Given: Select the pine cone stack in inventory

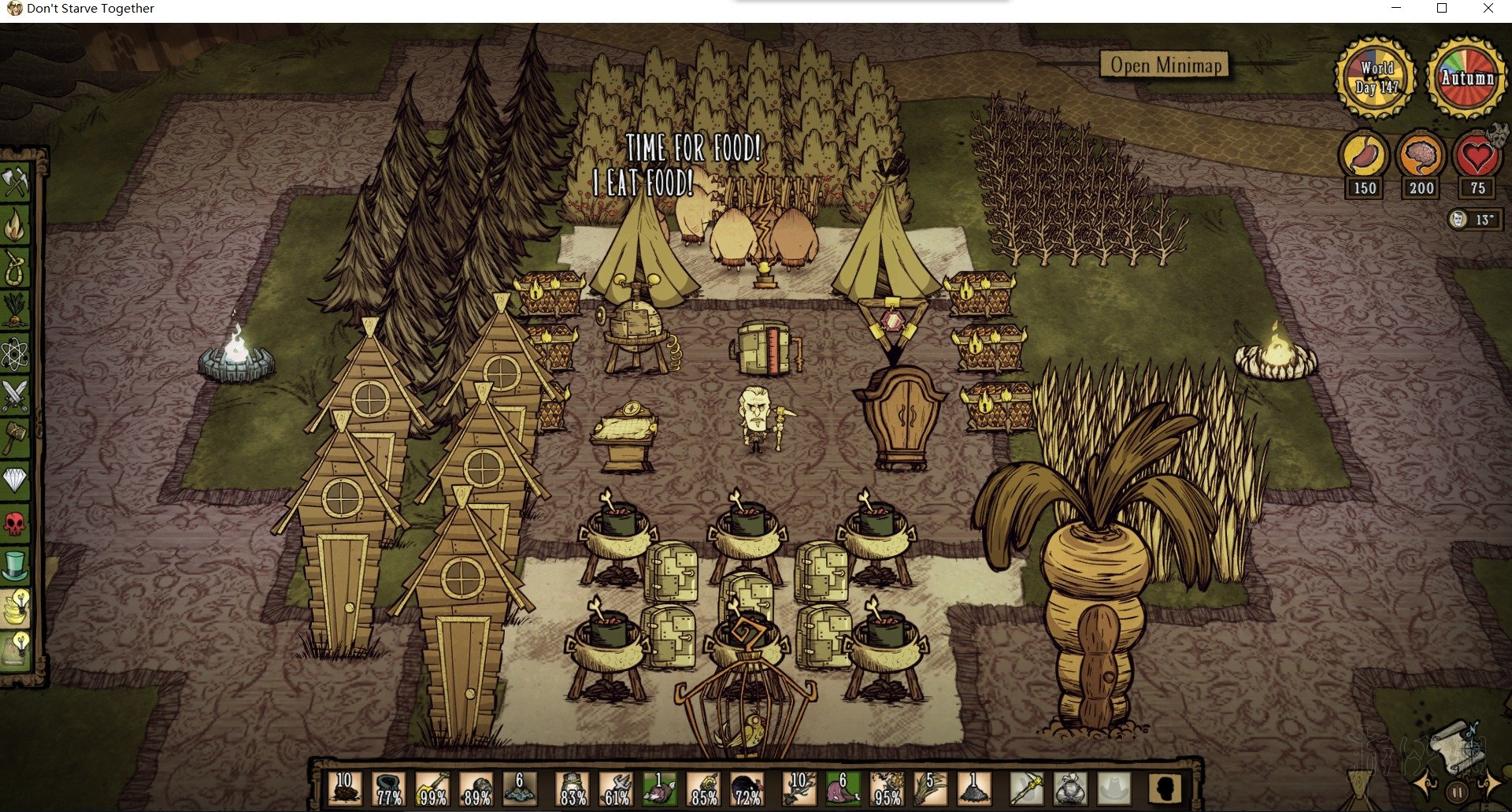Looking at the screenshot, I should point(345,788).
